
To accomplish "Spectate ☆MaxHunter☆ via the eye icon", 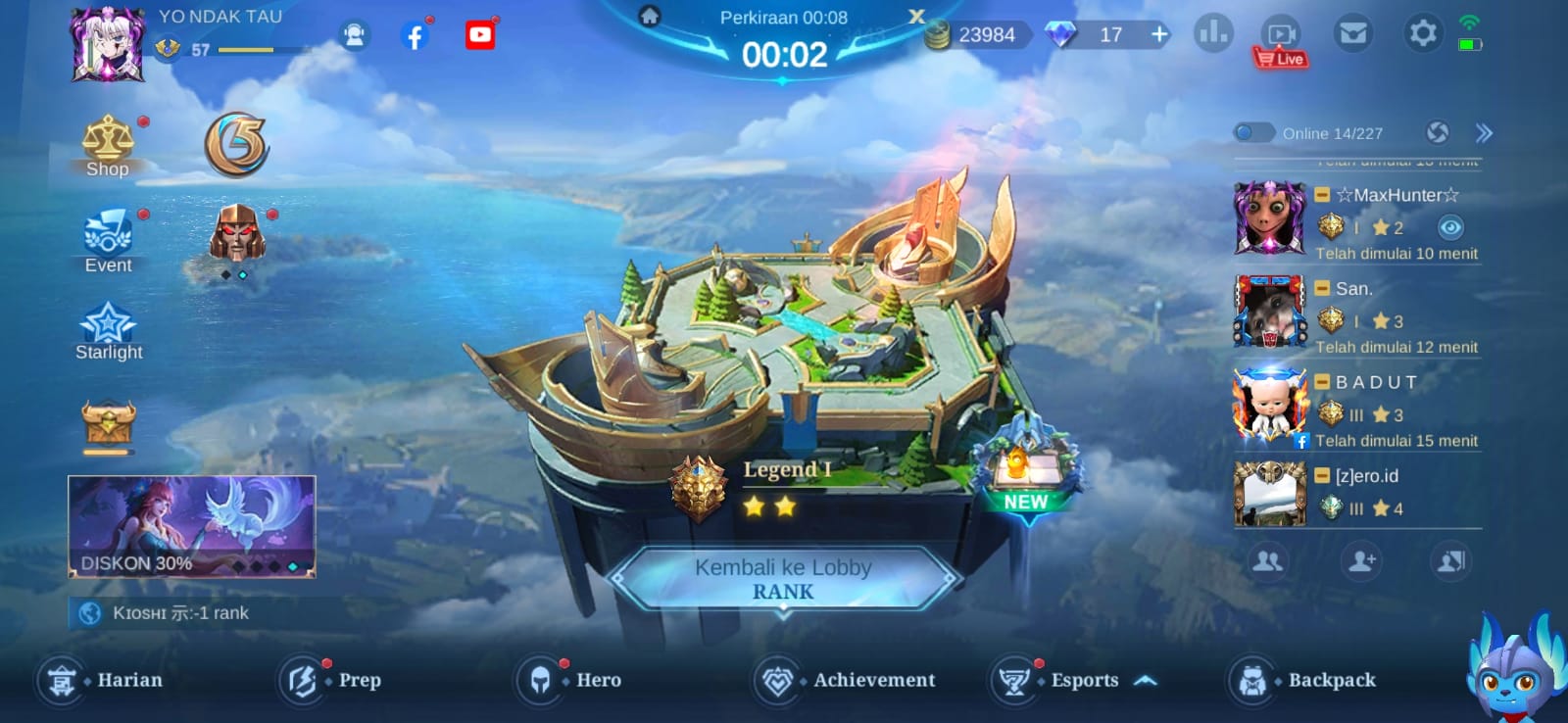I will 1451,226.
